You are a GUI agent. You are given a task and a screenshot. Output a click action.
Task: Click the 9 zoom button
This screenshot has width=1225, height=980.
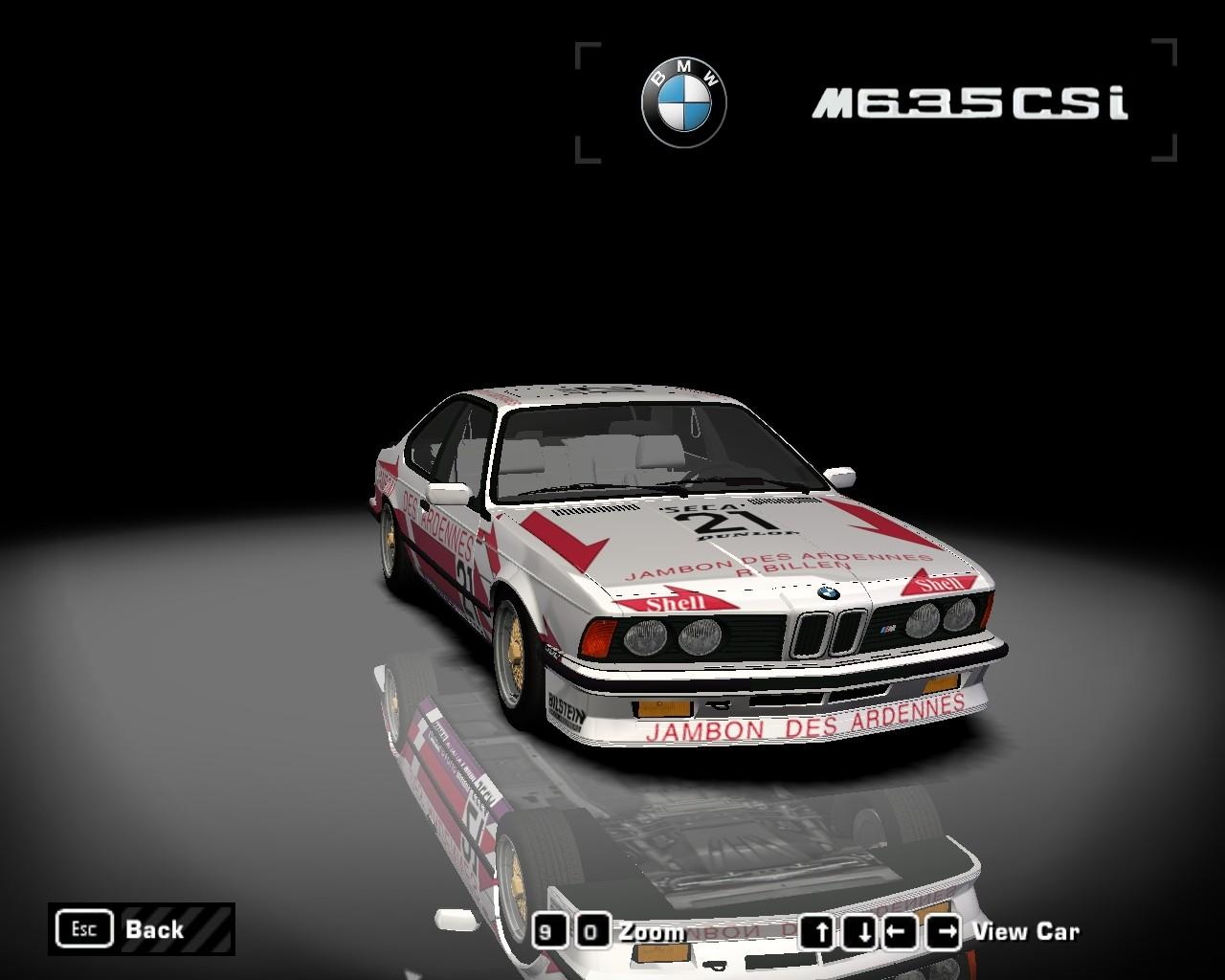547,931
